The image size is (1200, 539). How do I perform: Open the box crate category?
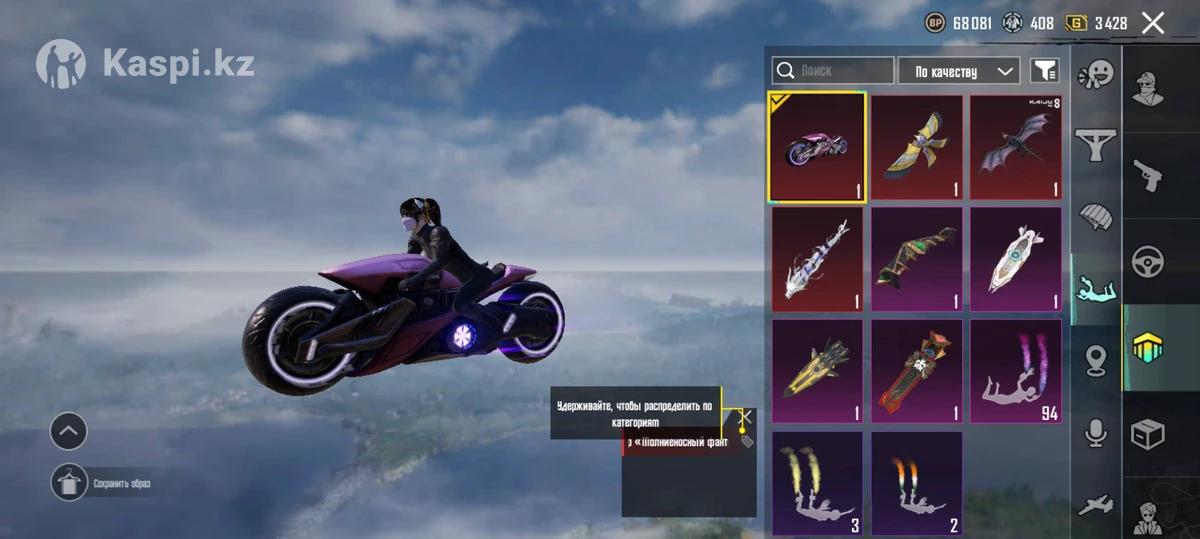pos(1147,434)
